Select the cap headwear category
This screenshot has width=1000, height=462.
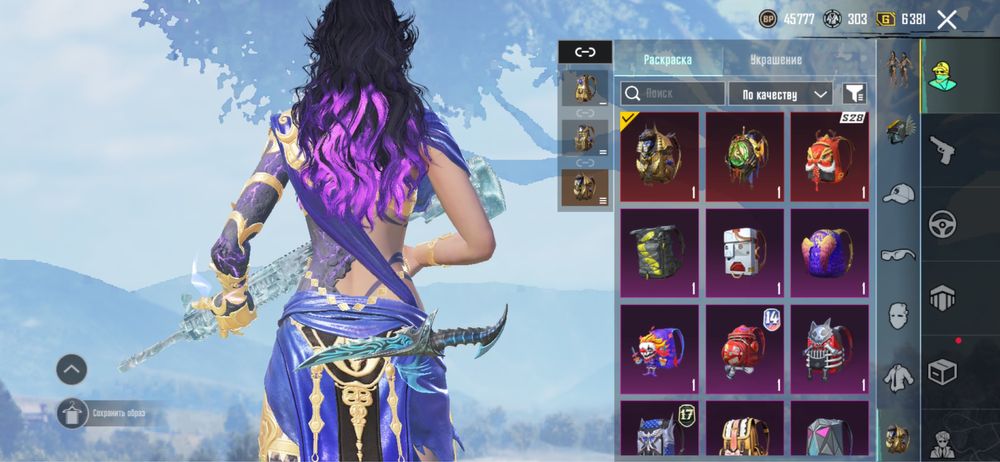899,193
